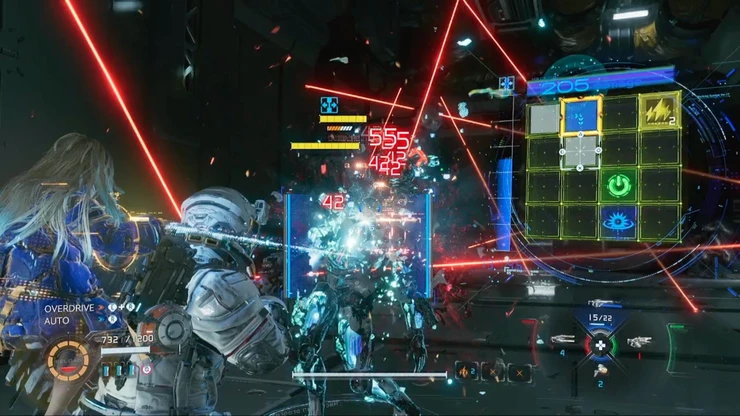Select the orange-highlighted blue tile
Screen dimensions: 740x416
tap(581, 115)
